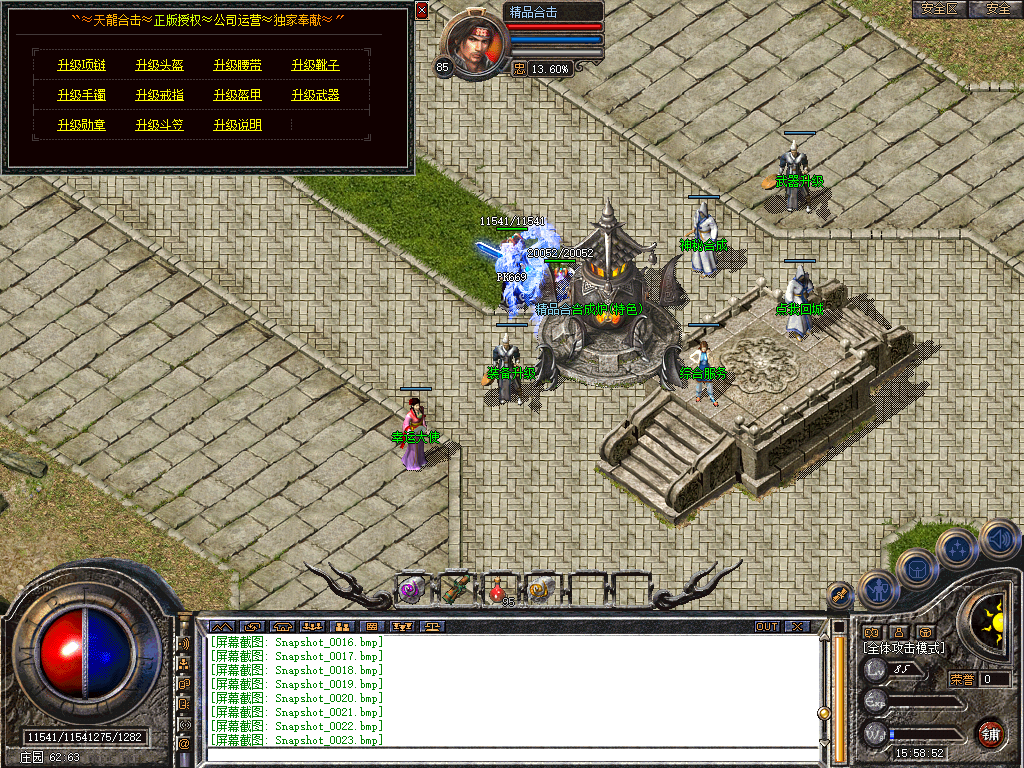The height and width of the screenshot is (768, 1024).
Task: Open the character figure round button
Action: click(879, 590)
